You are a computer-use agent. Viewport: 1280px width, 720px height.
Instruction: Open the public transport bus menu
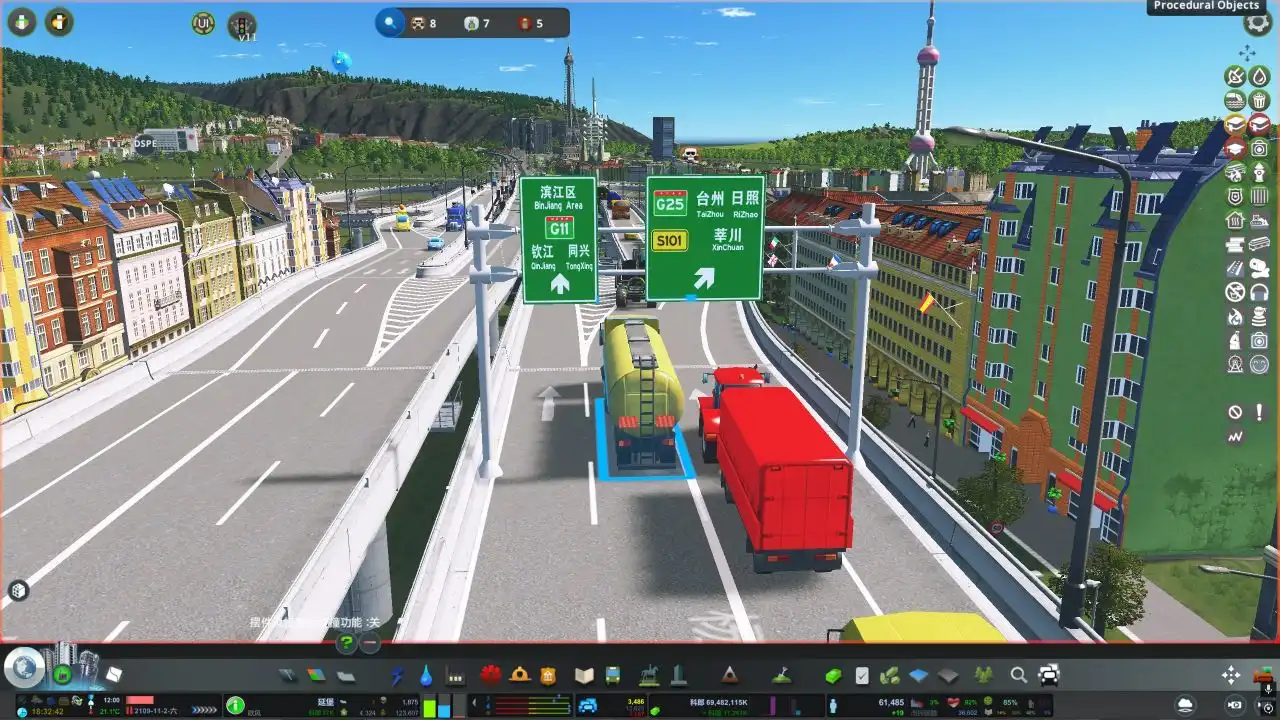[612, 676]
